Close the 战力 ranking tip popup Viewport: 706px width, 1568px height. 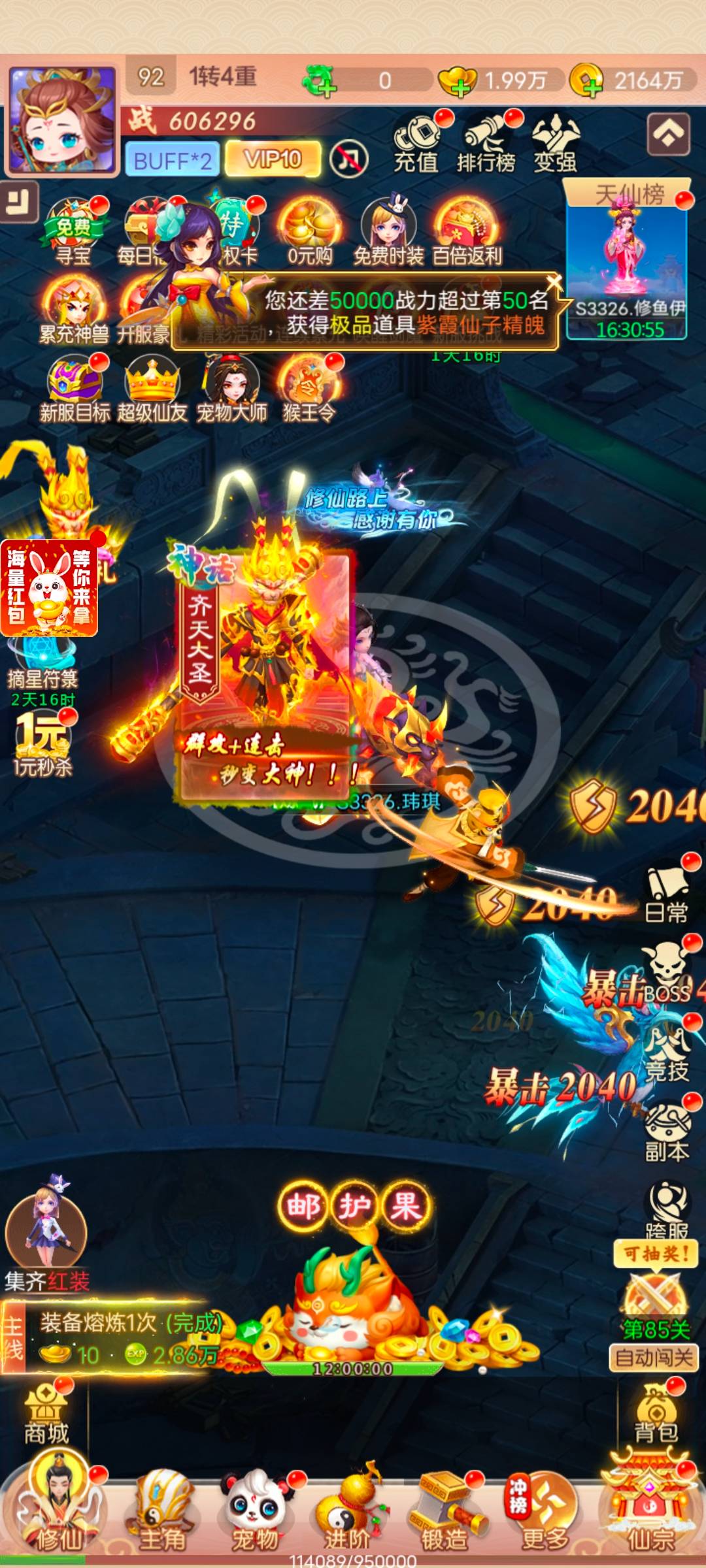point(554,283)
